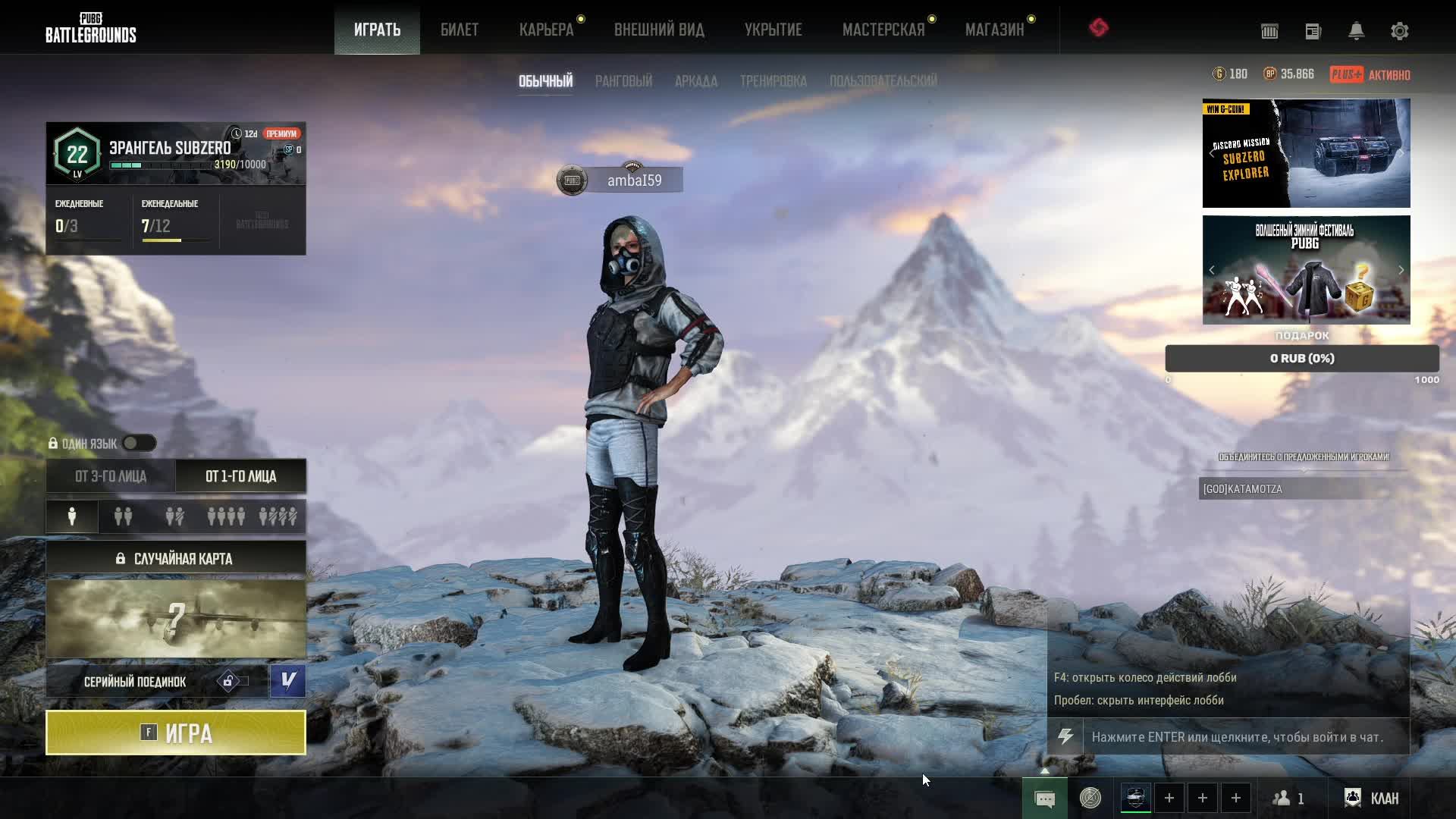This screenshot has width=1456, height=819.
Task: Switch to ТРЕНИРОВКА mode
Action: tap(773, 81)
